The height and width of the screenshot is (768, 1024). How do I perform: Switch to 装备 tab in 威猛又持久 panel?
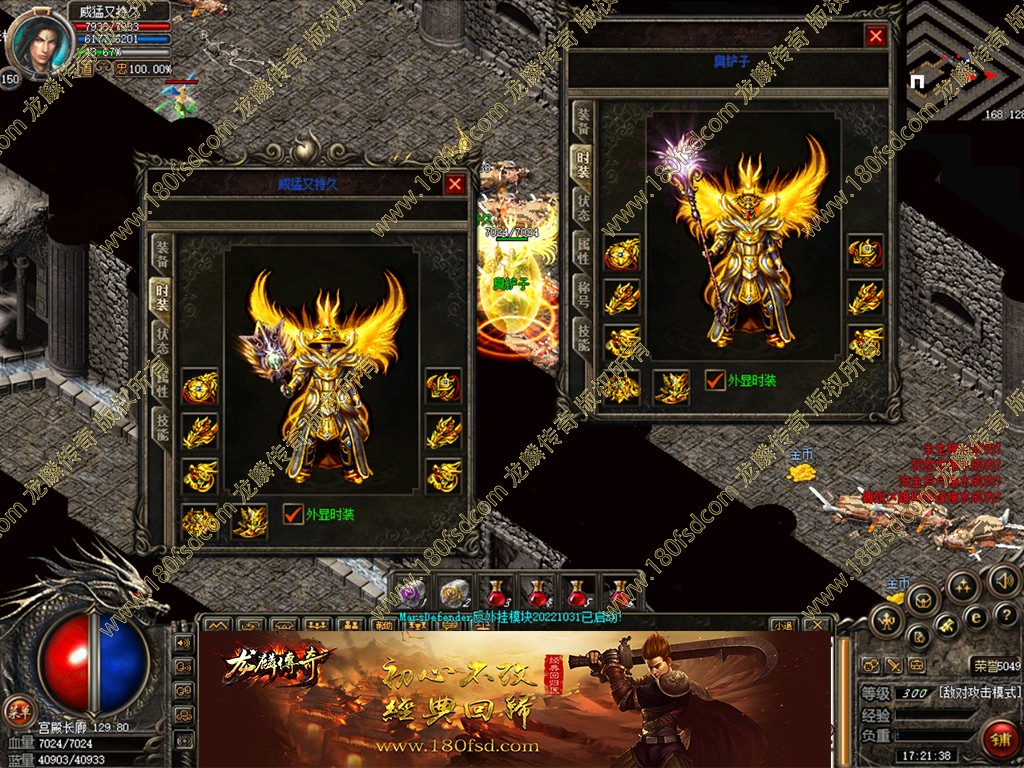pyautogui.click(x=160, y=254)
